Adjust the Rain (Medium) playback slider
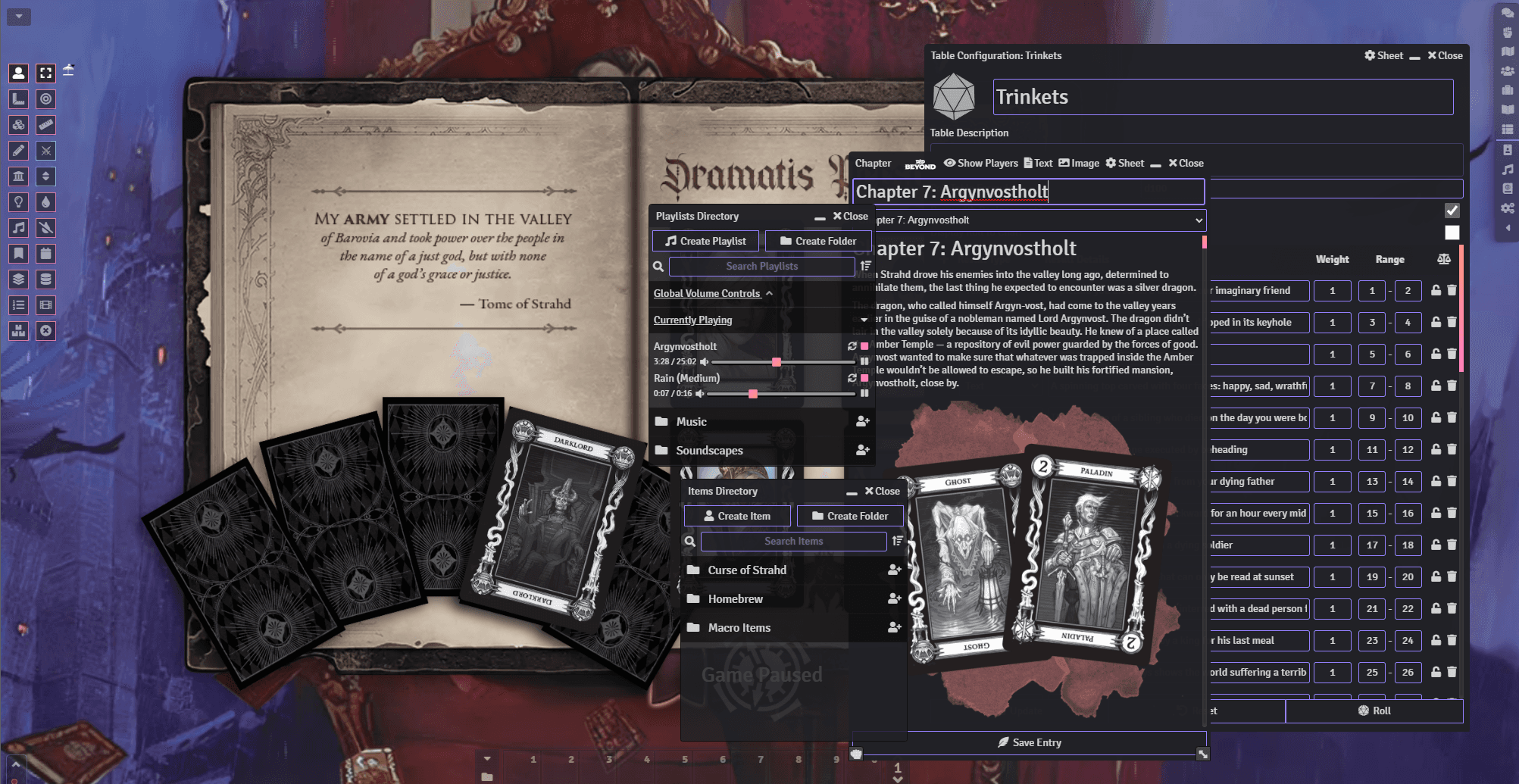The height and width of the screenshot is (784, 1519). pyautogui.click(x=752, y=393)
